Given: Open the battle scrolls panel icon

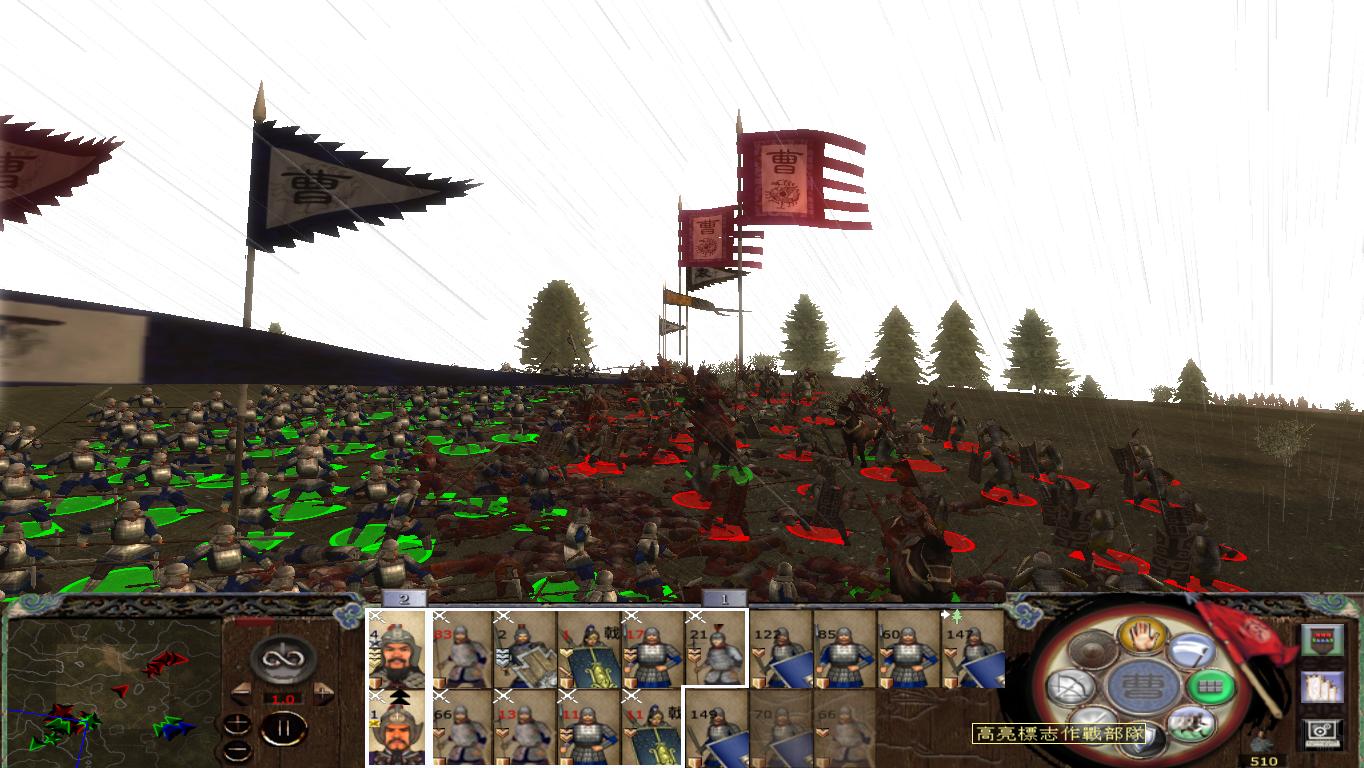Looking at the screenshot, I should (x=1321, y=687).
